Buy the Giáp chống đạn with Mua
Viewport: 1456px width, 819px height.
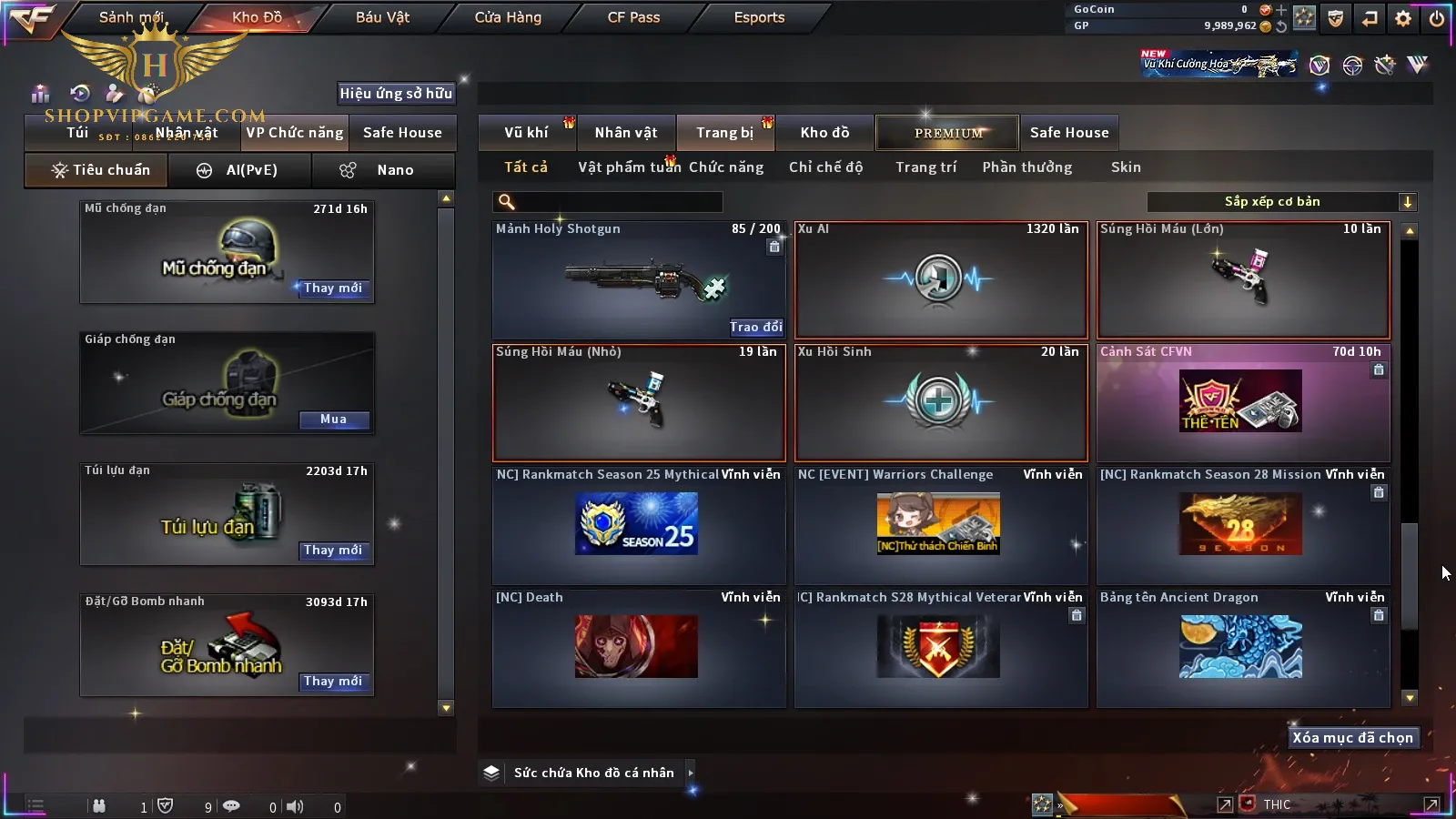(x=333, y=420)
